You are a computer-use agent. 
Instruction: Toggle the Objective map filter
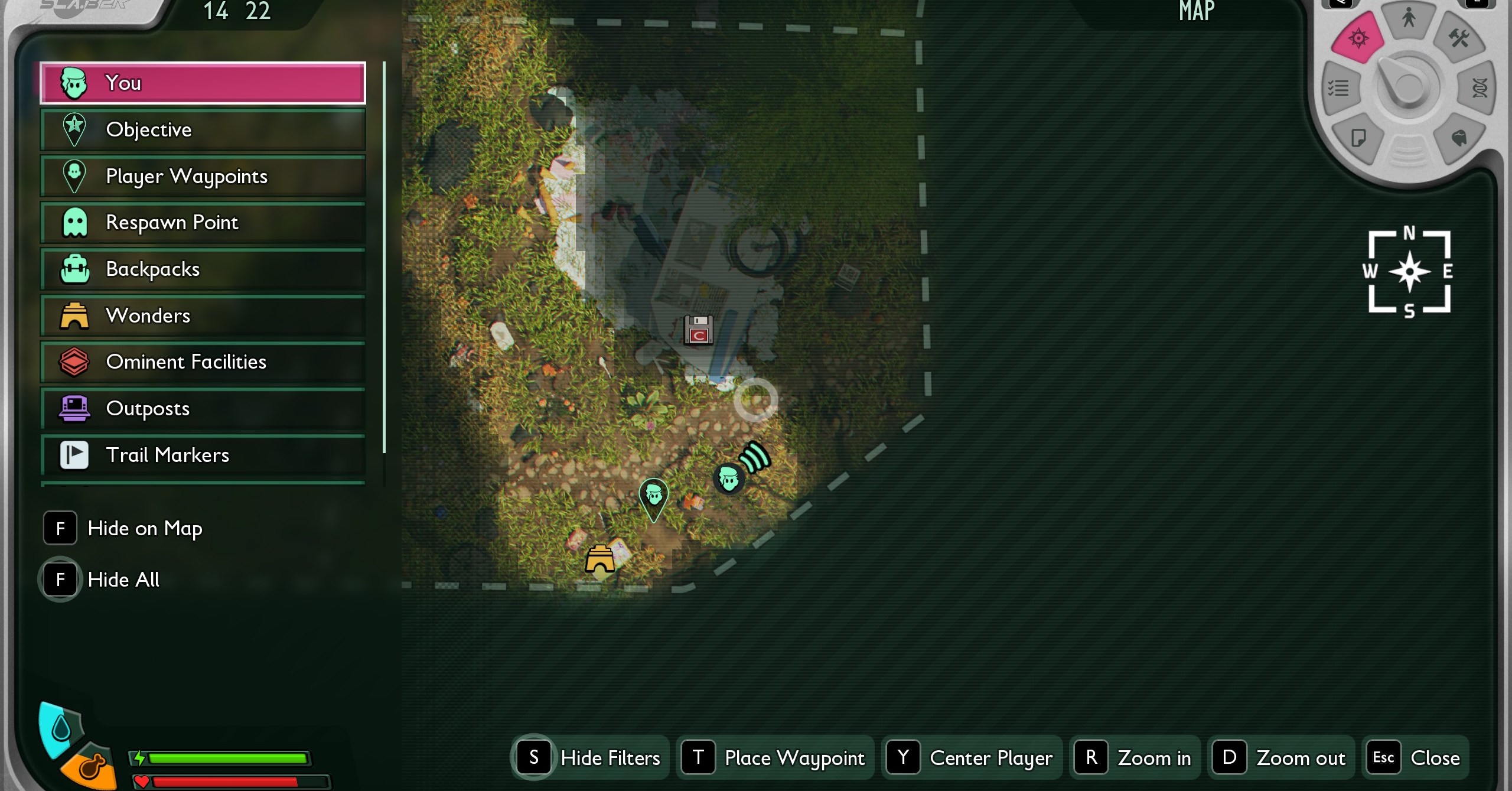point(203,130)
